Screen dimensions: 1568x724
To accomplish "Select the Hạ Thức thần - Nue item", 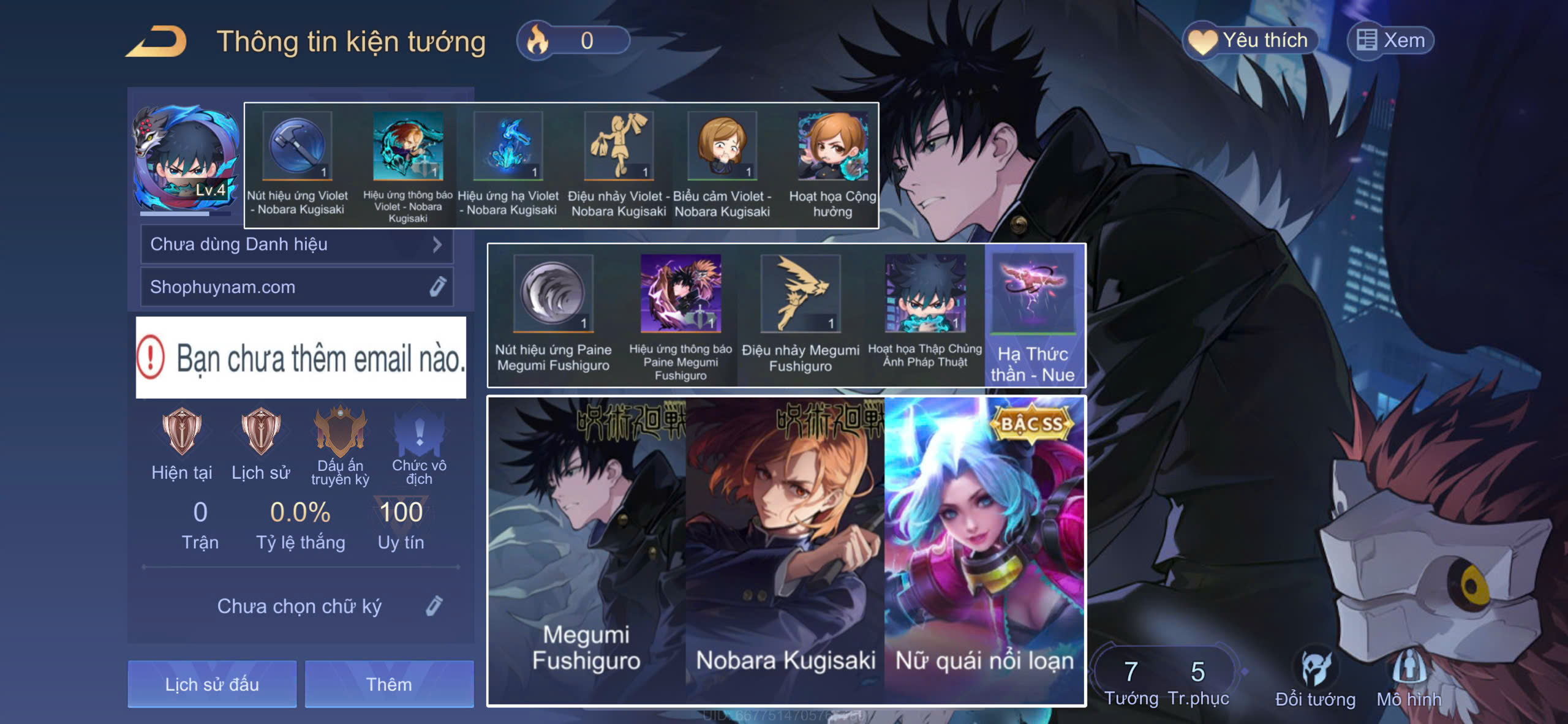I will [1033, 315].
